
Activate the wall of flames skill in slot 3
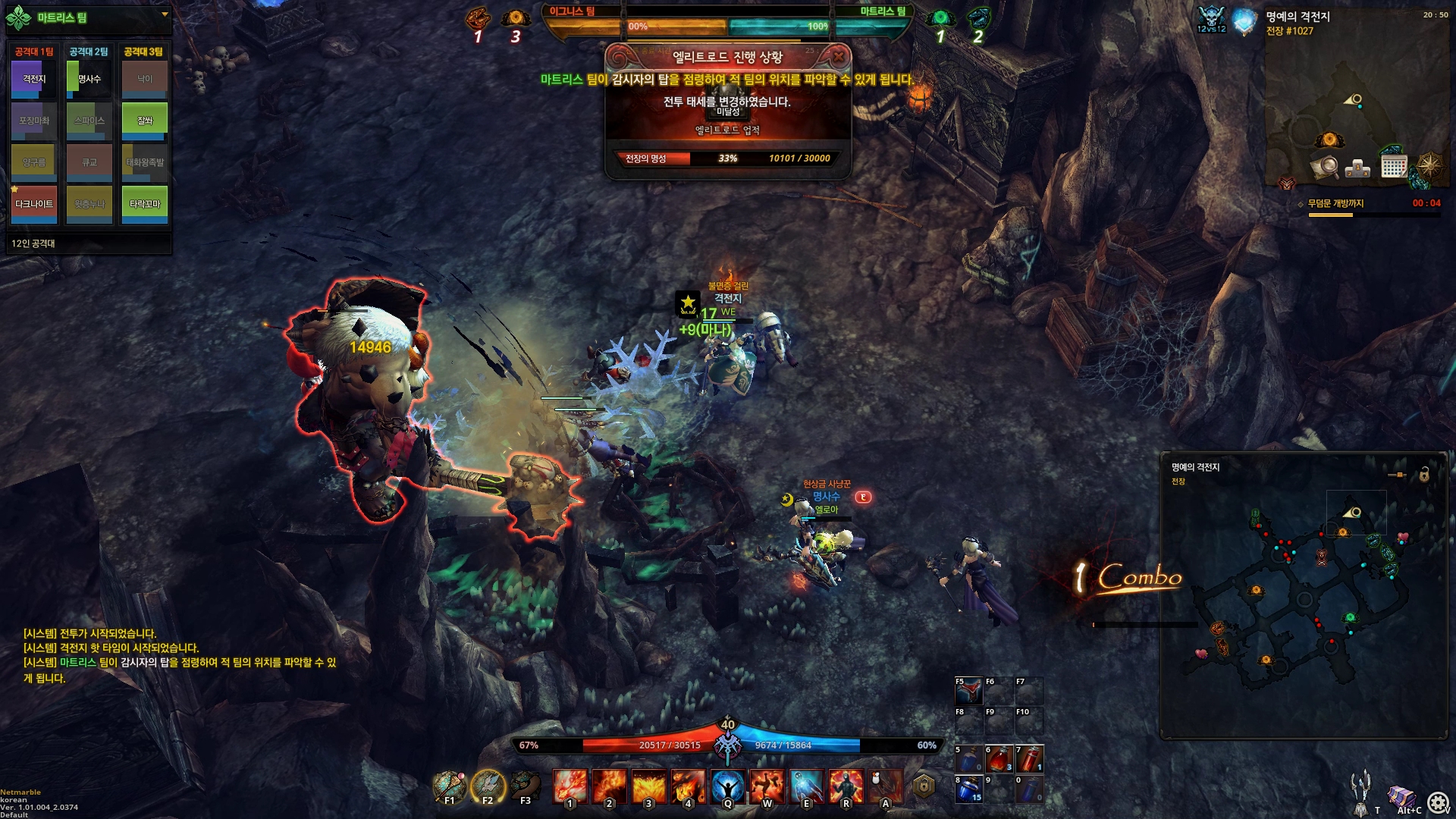pos(648,786)
